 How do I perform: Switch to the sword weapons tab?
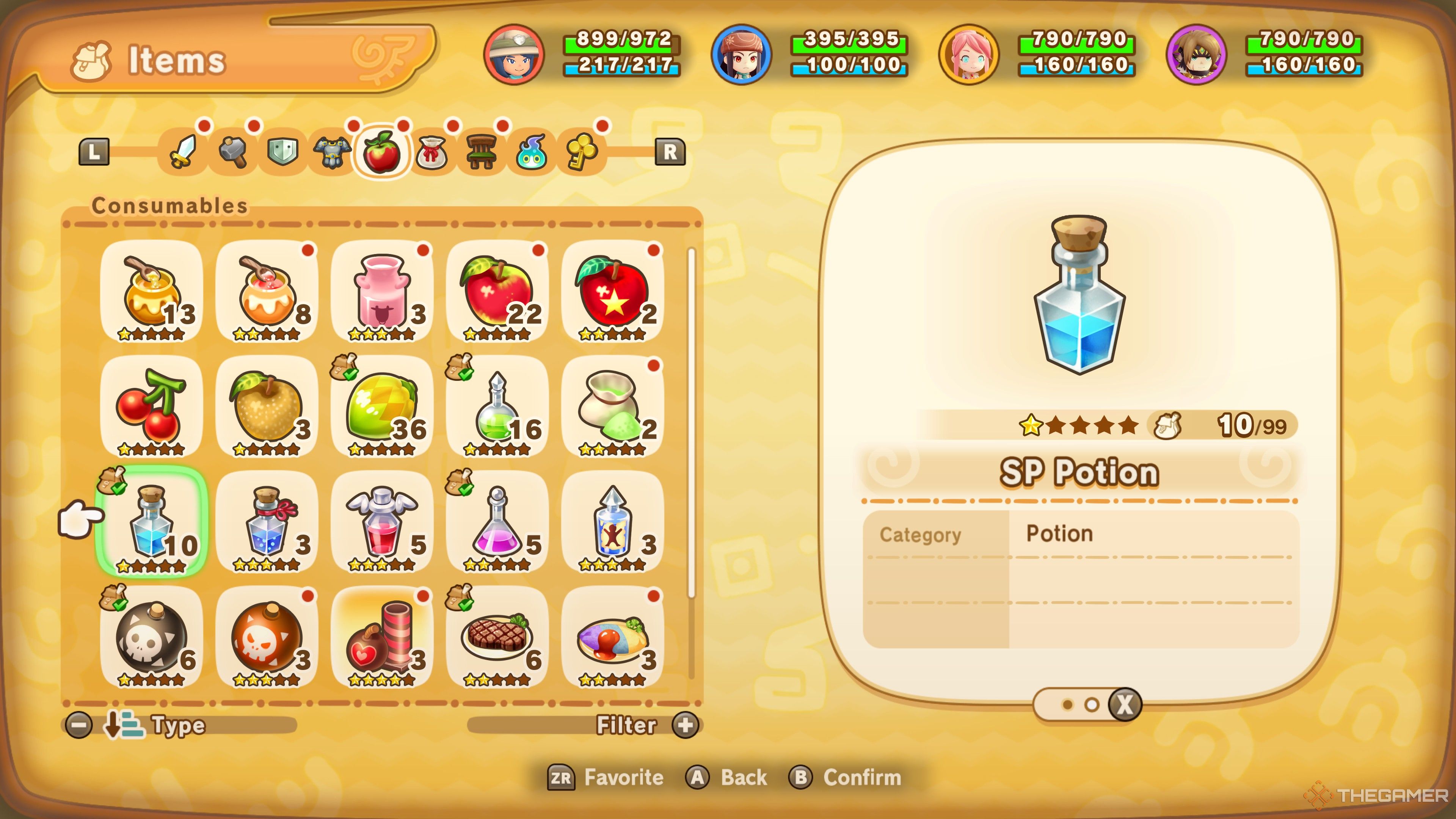click(183, 152)
